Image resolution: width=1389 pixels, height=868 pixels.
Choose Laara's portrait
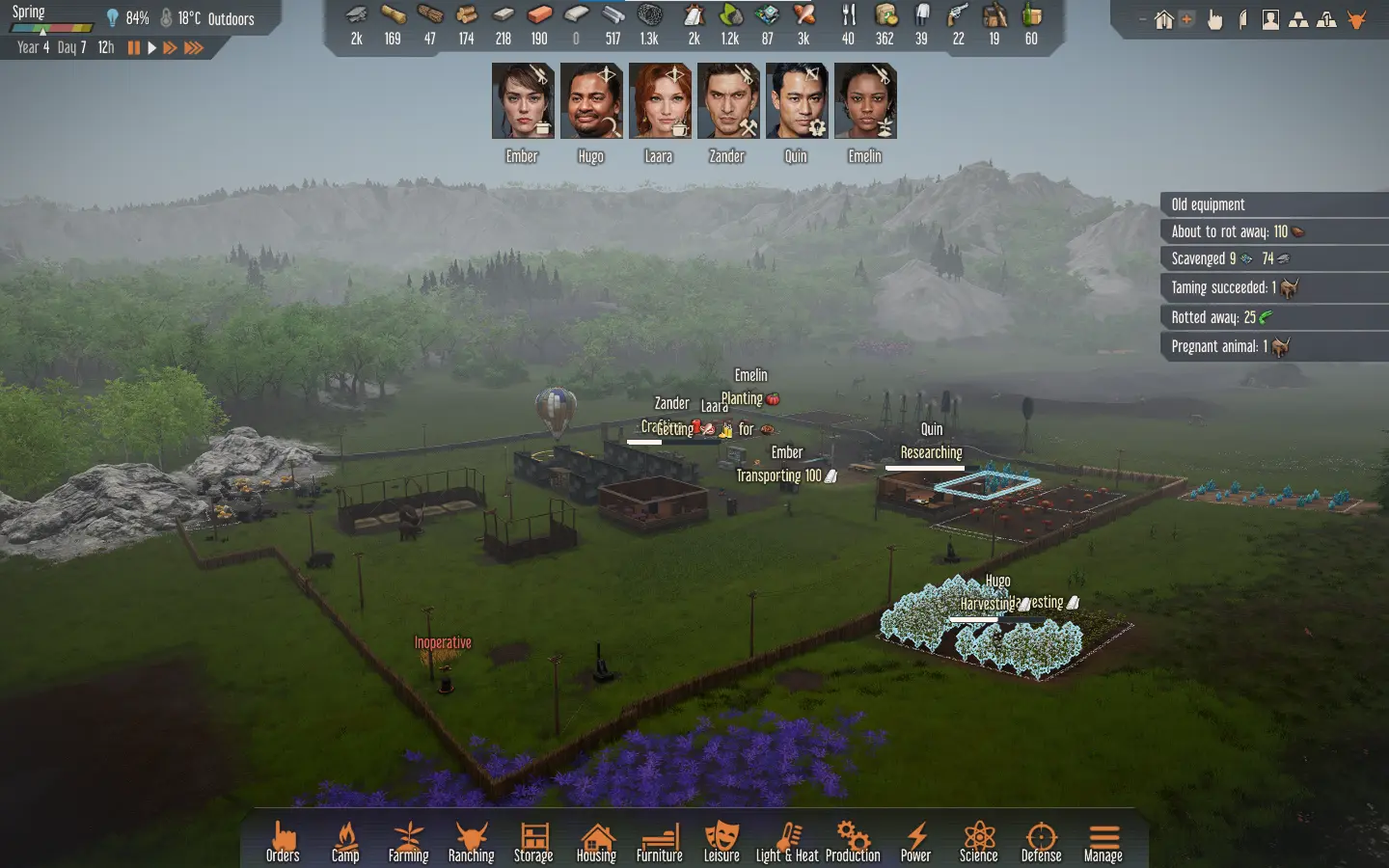click(x=660, y=101)
